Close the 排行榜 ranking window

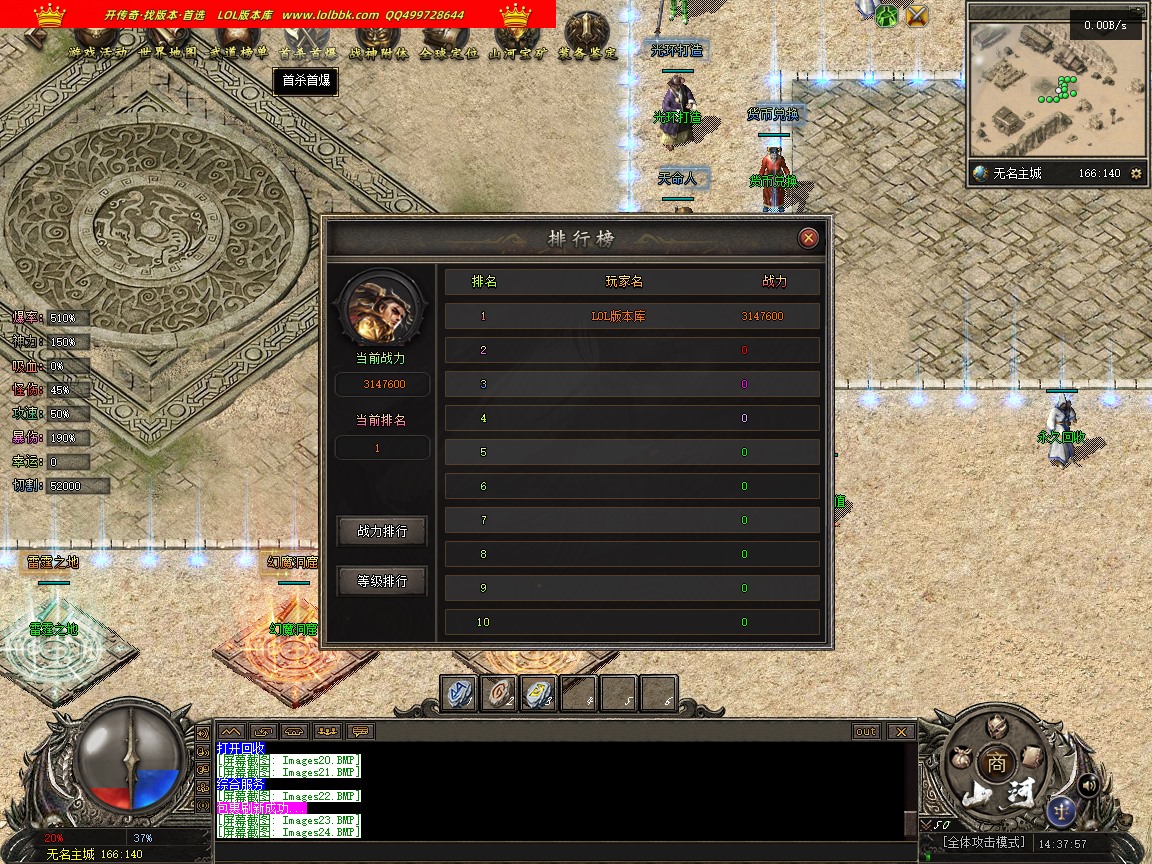(809, 238)
